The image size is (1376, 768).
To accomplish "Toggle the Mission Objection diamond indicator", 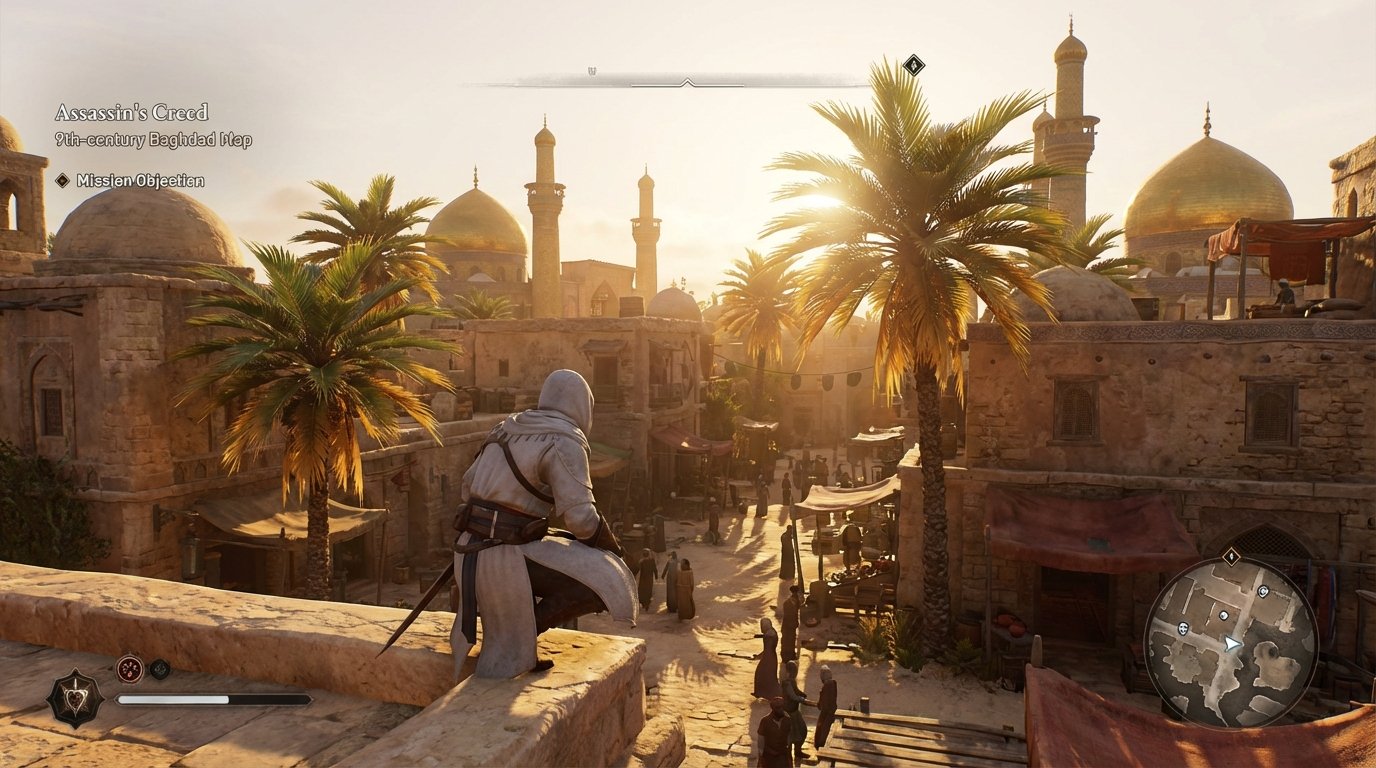I will tap(62, 181).
